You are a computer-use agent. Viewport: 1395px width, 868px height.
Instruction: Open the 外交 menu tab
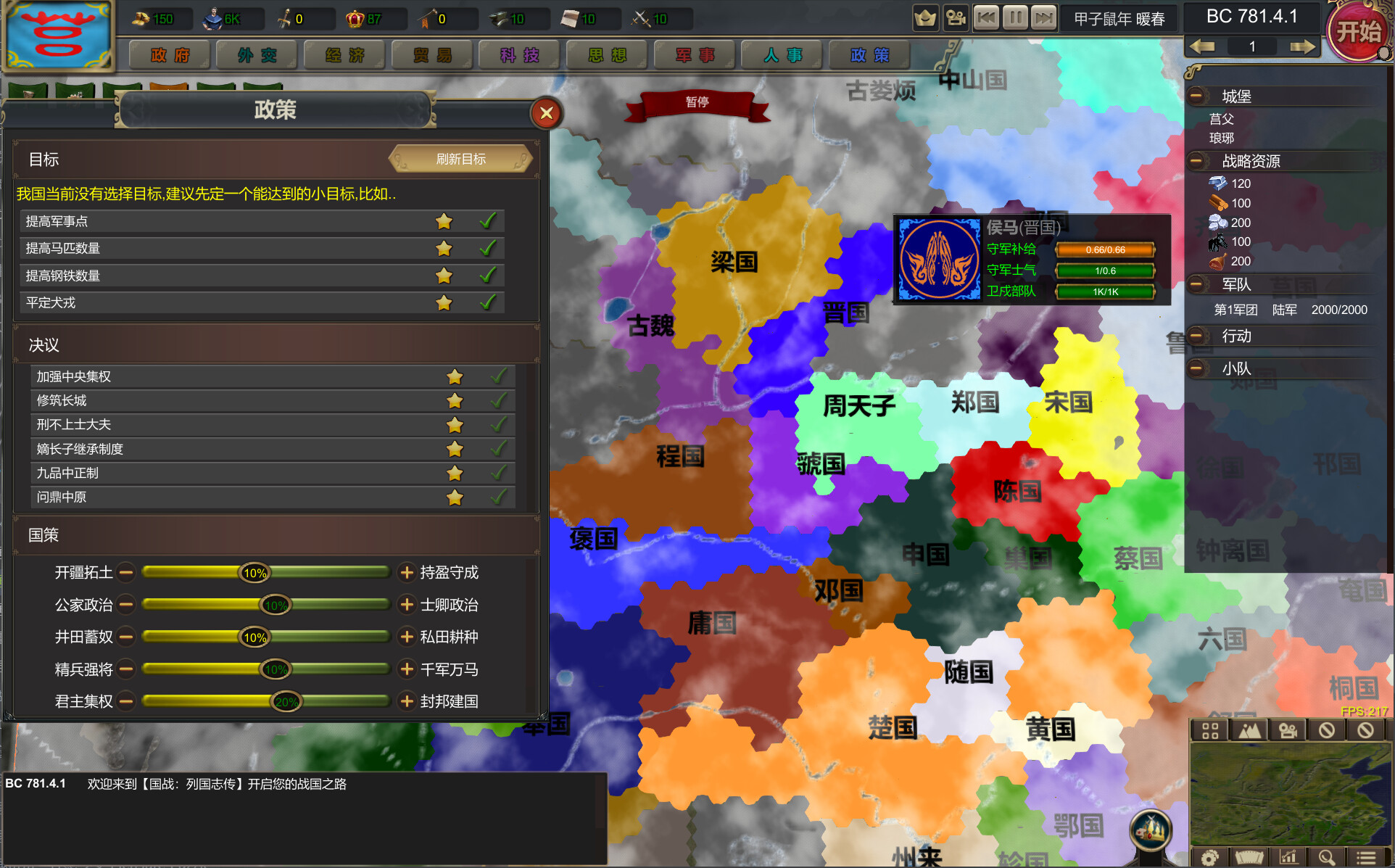(x=256, y=54)
